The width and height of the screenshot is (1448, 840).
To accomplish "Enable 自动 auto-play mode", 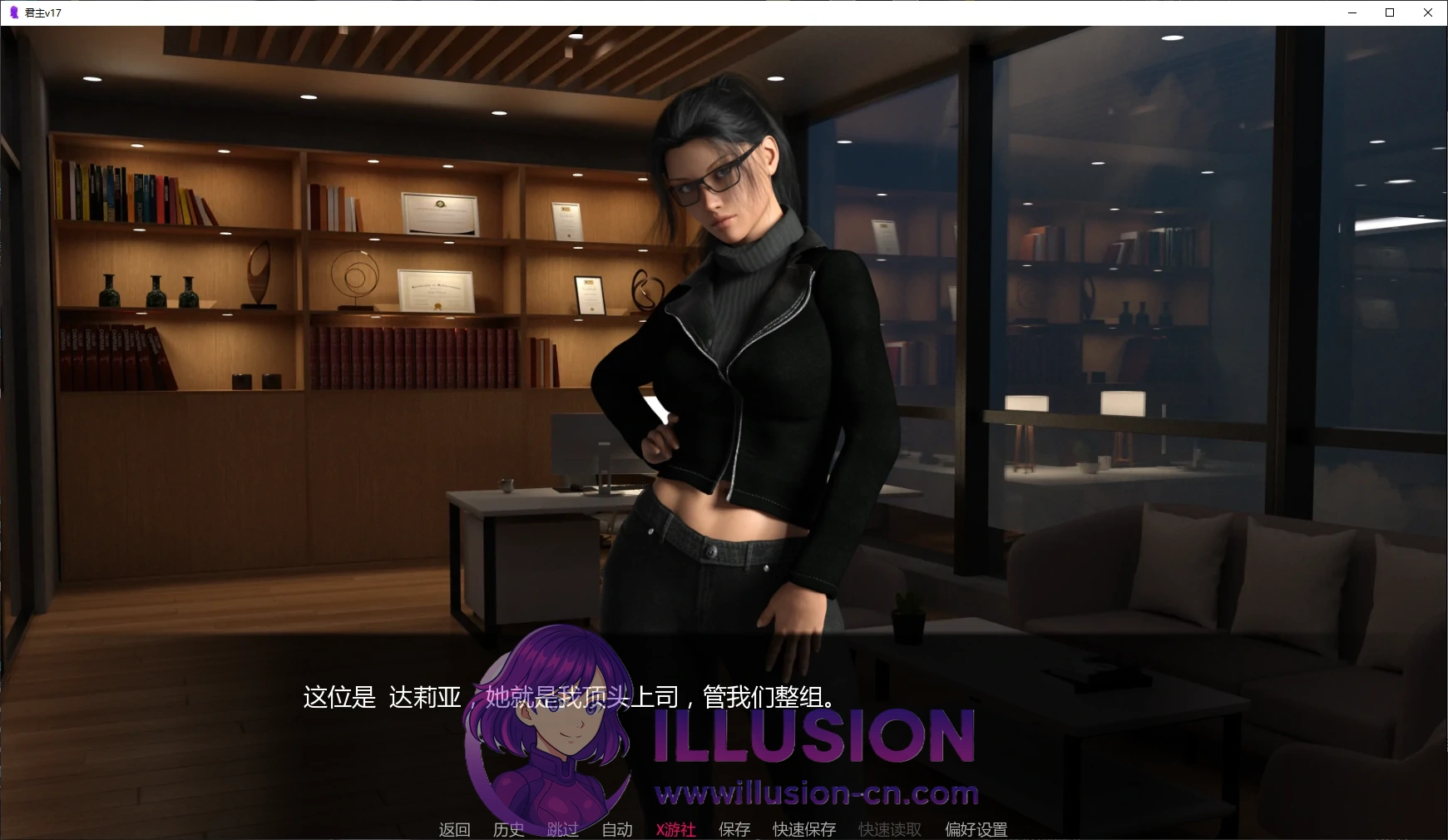I will 616,828.
